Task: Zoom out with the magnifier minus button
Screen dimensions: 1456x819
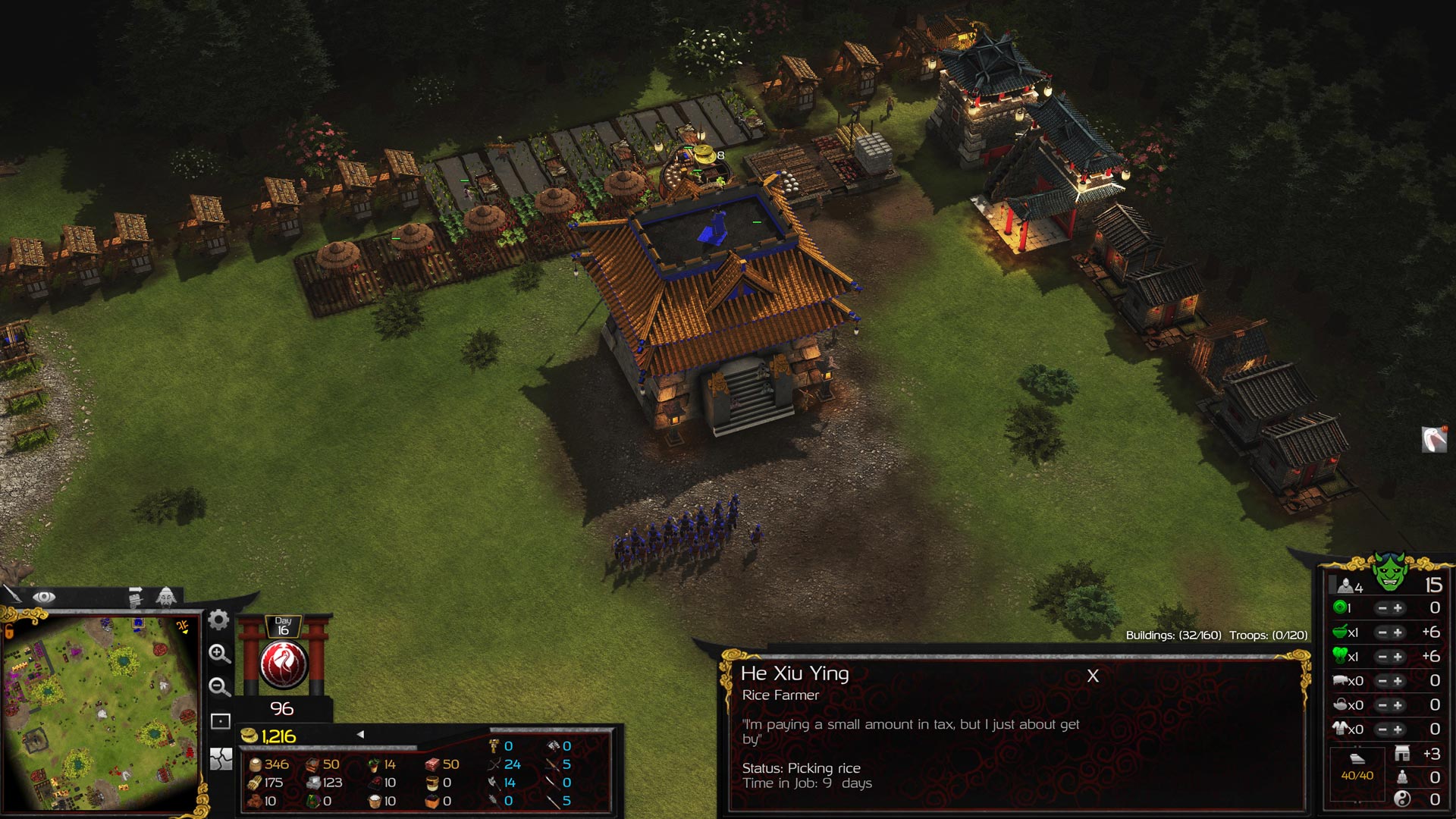Action: coord(219,687)
